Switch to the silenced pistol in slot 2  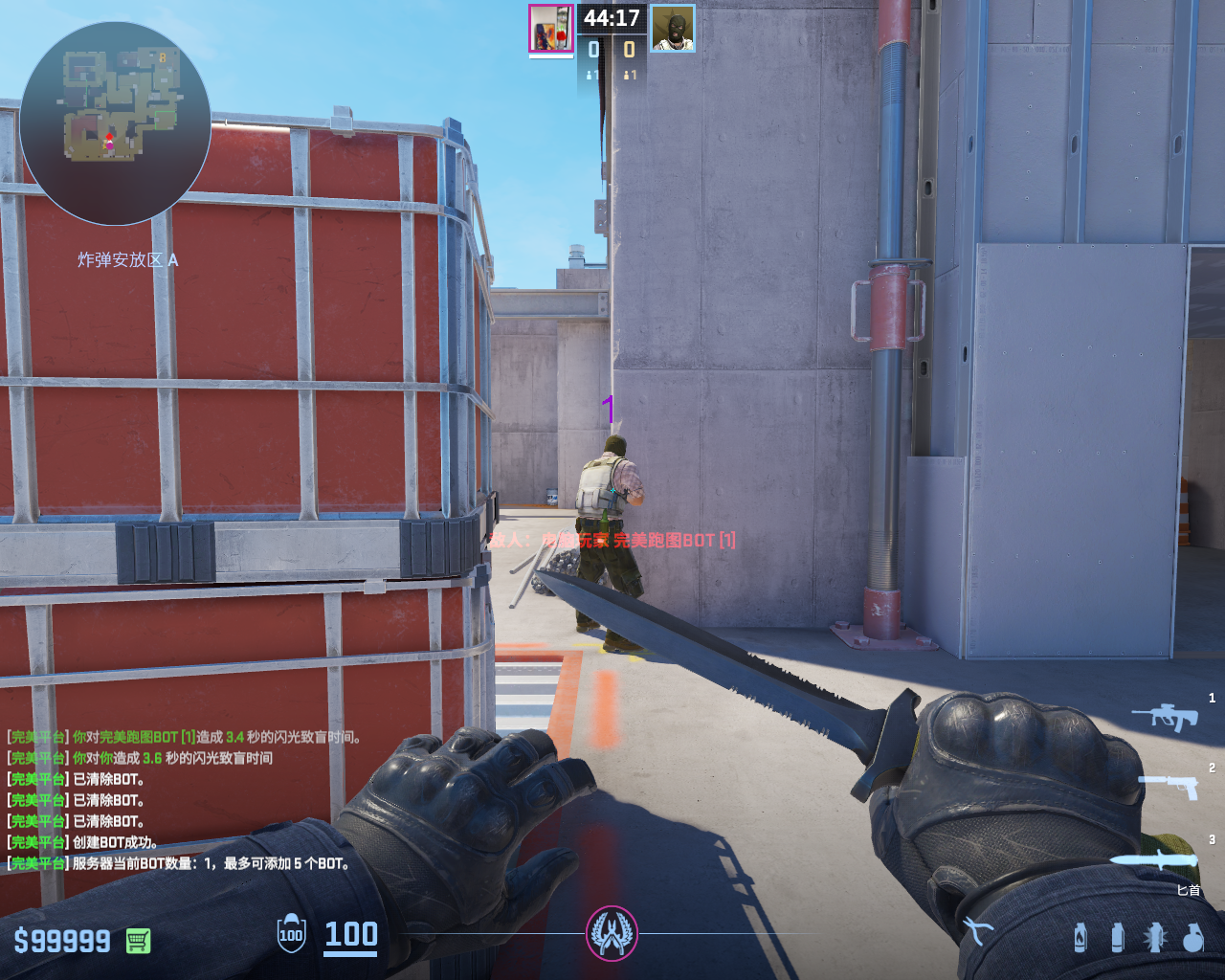click(x=1169, y=786)
